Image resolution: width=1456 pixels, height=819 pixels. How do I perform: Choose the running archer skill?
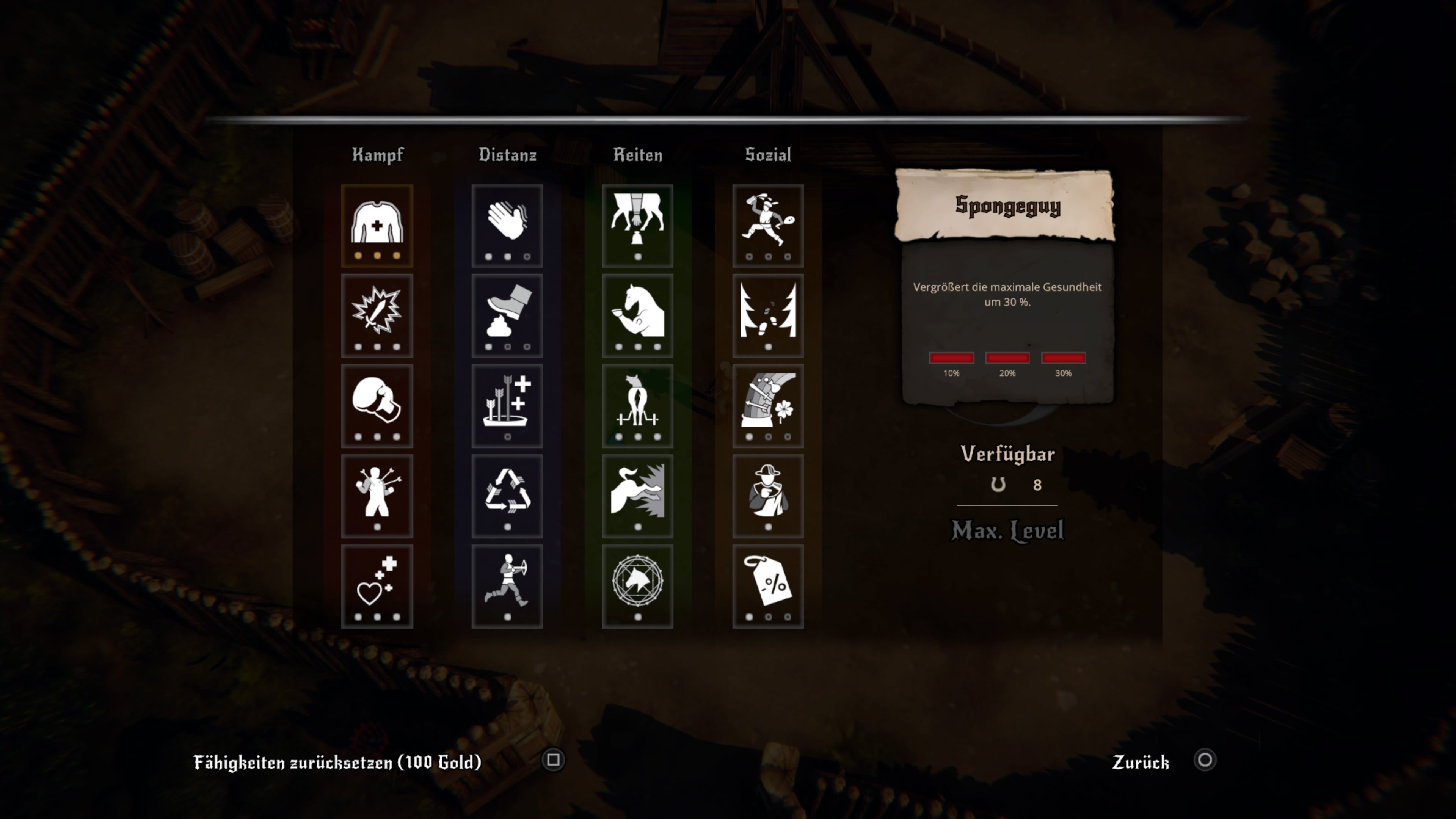click(x=507, y=585)
